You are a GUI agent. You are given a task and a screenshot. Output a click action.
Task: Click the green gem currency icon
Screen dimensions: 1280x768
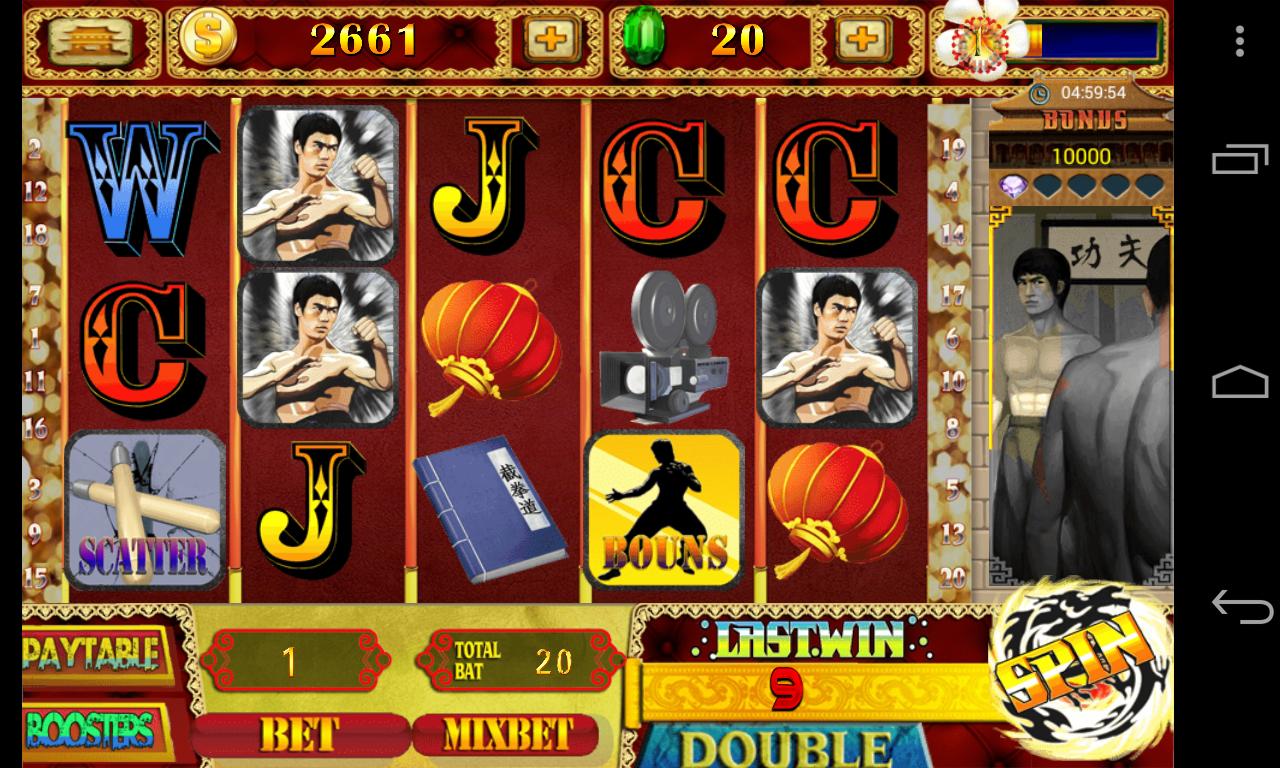click(645, 40)
